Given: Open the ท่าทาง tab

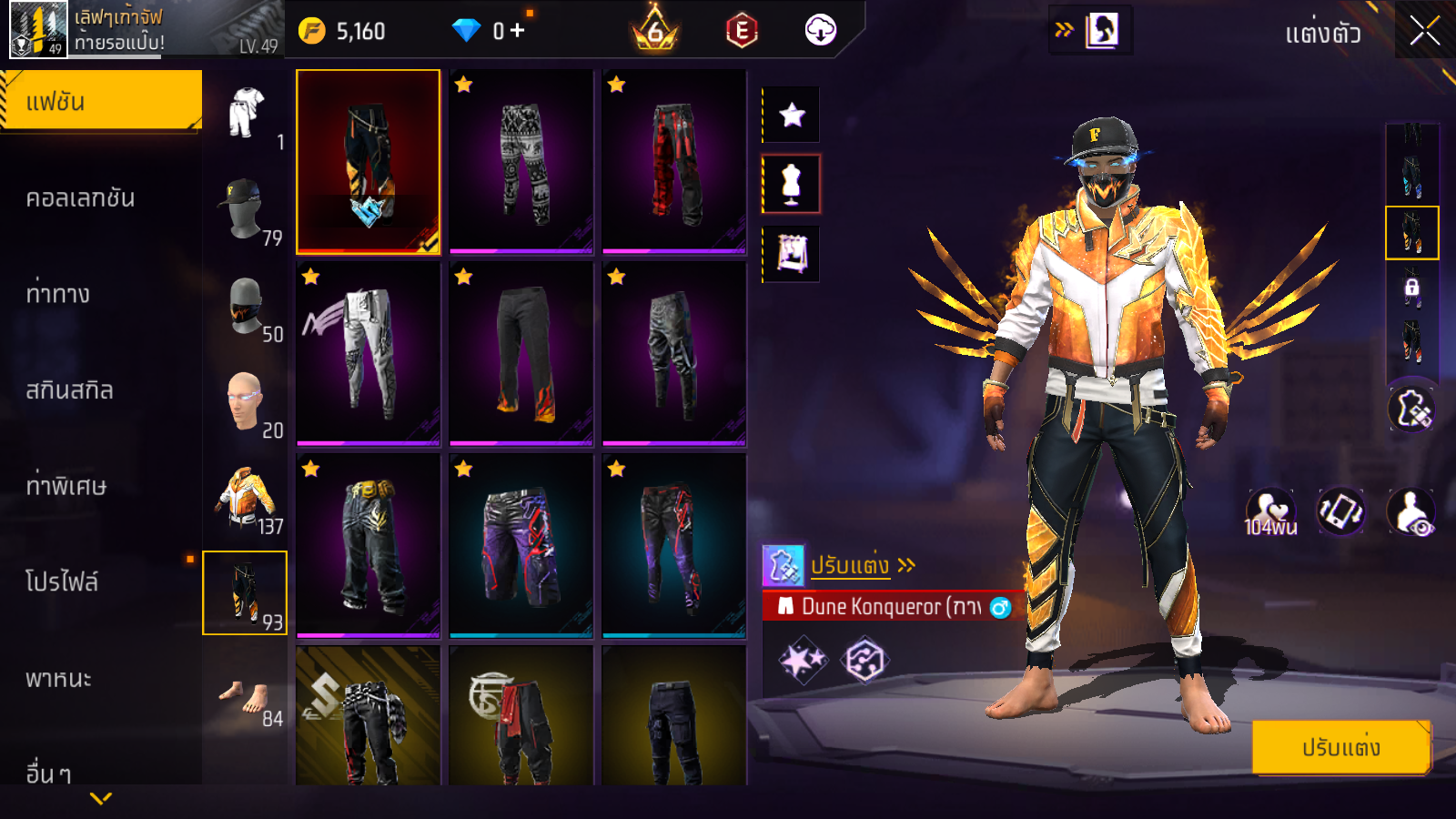Looking at the screenshot, I should pyautogui.click(x=58, y=294).
